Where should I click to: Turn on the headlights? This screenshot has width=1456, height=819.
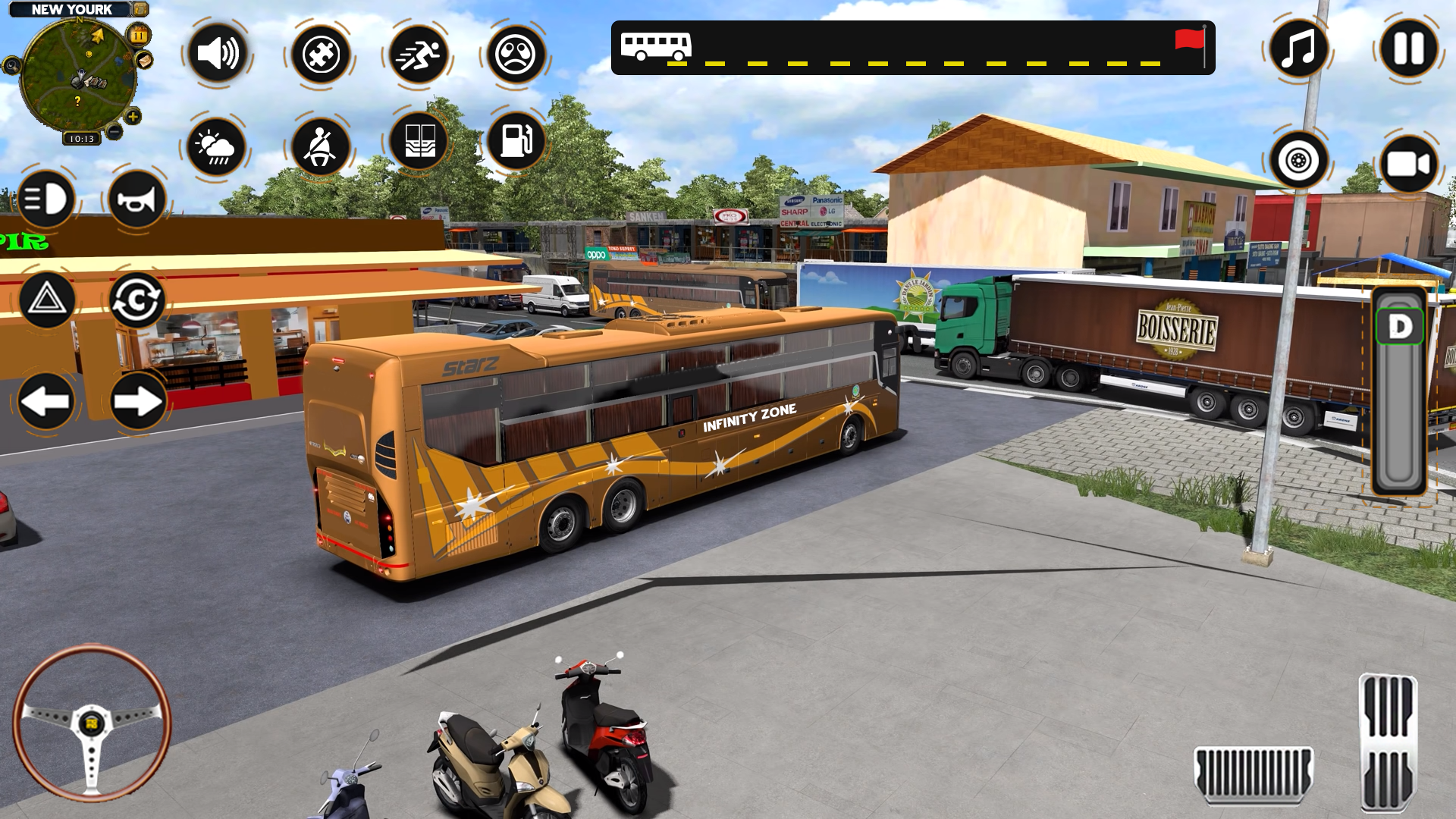(x=45, y=199)
